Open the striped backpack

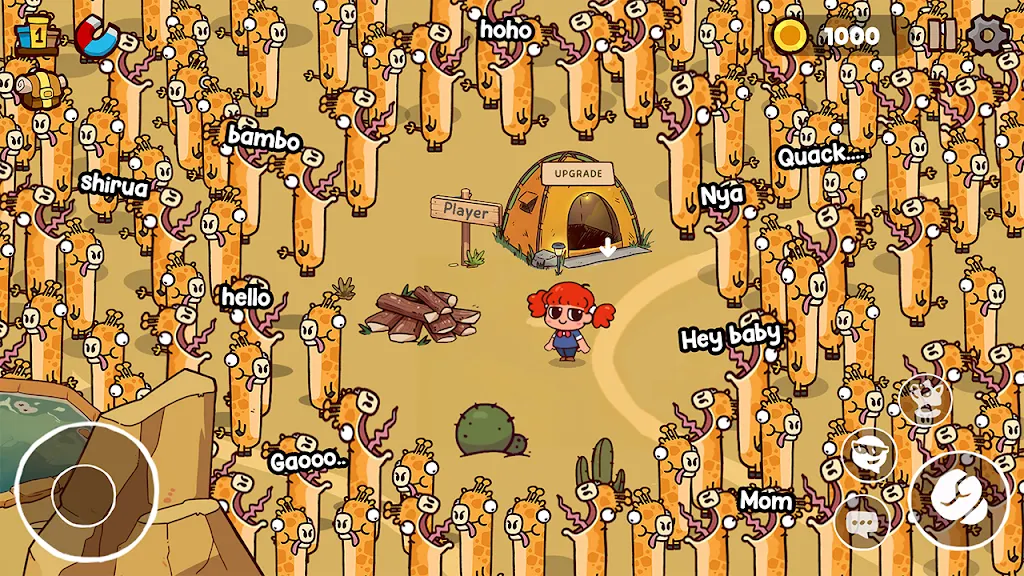[40, 90]
